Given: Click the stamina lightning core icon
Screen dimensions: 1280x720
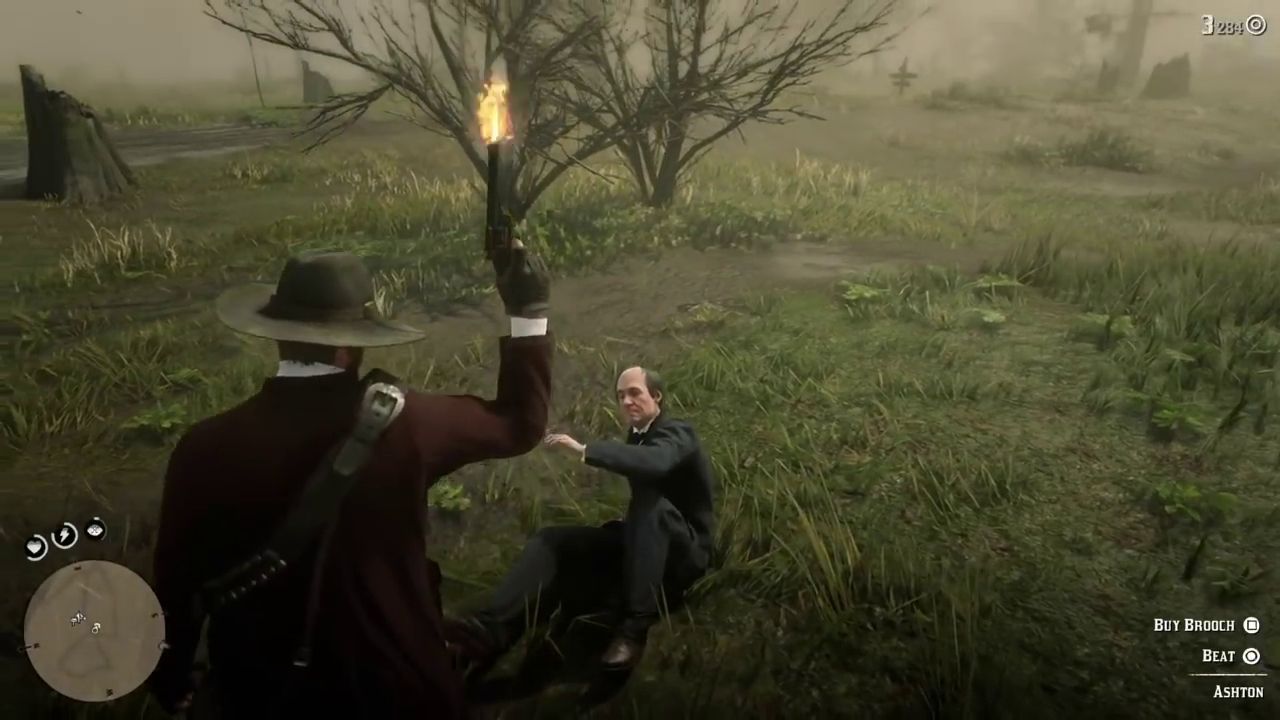Looking at the screenshot, I should point(64,535).
